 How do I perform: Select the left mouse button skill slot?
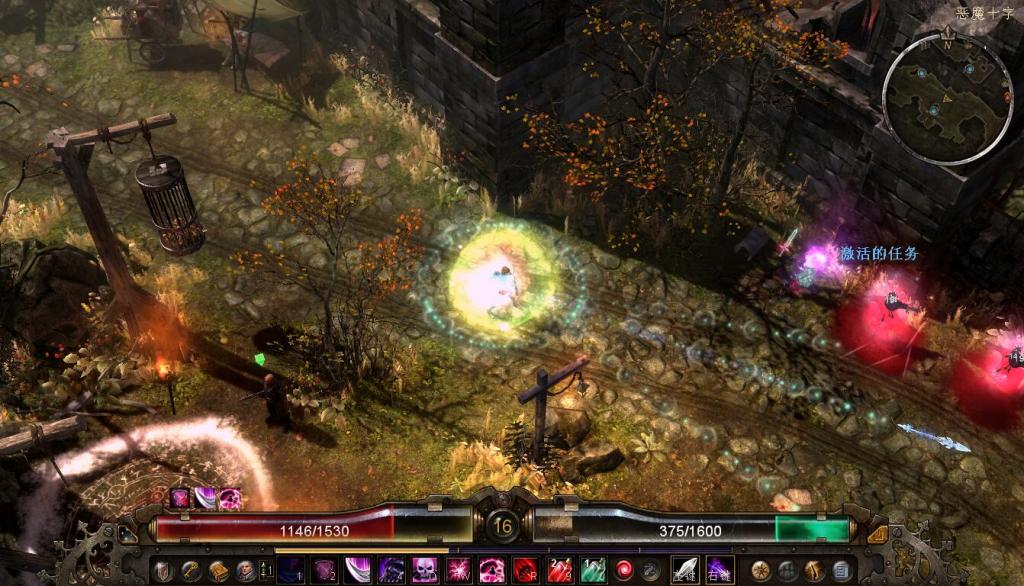click(x=685, y=571)
